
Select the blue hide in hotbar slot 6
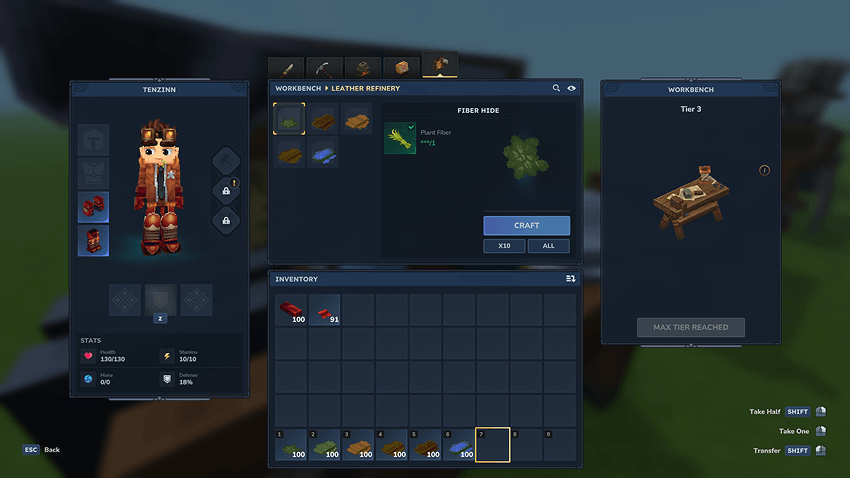coord(459,445)
